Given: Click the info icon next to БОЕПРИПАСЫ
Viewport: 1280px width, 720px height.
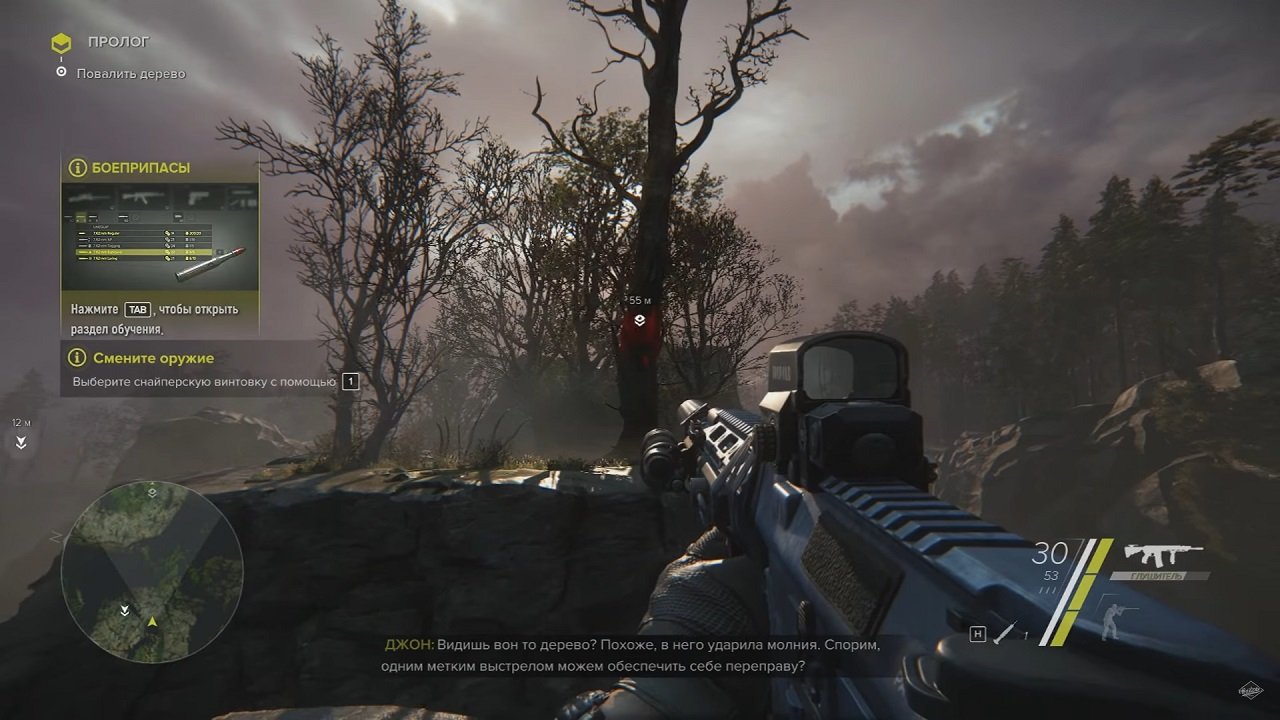Looking at the screenshot, I should (77, 167).
